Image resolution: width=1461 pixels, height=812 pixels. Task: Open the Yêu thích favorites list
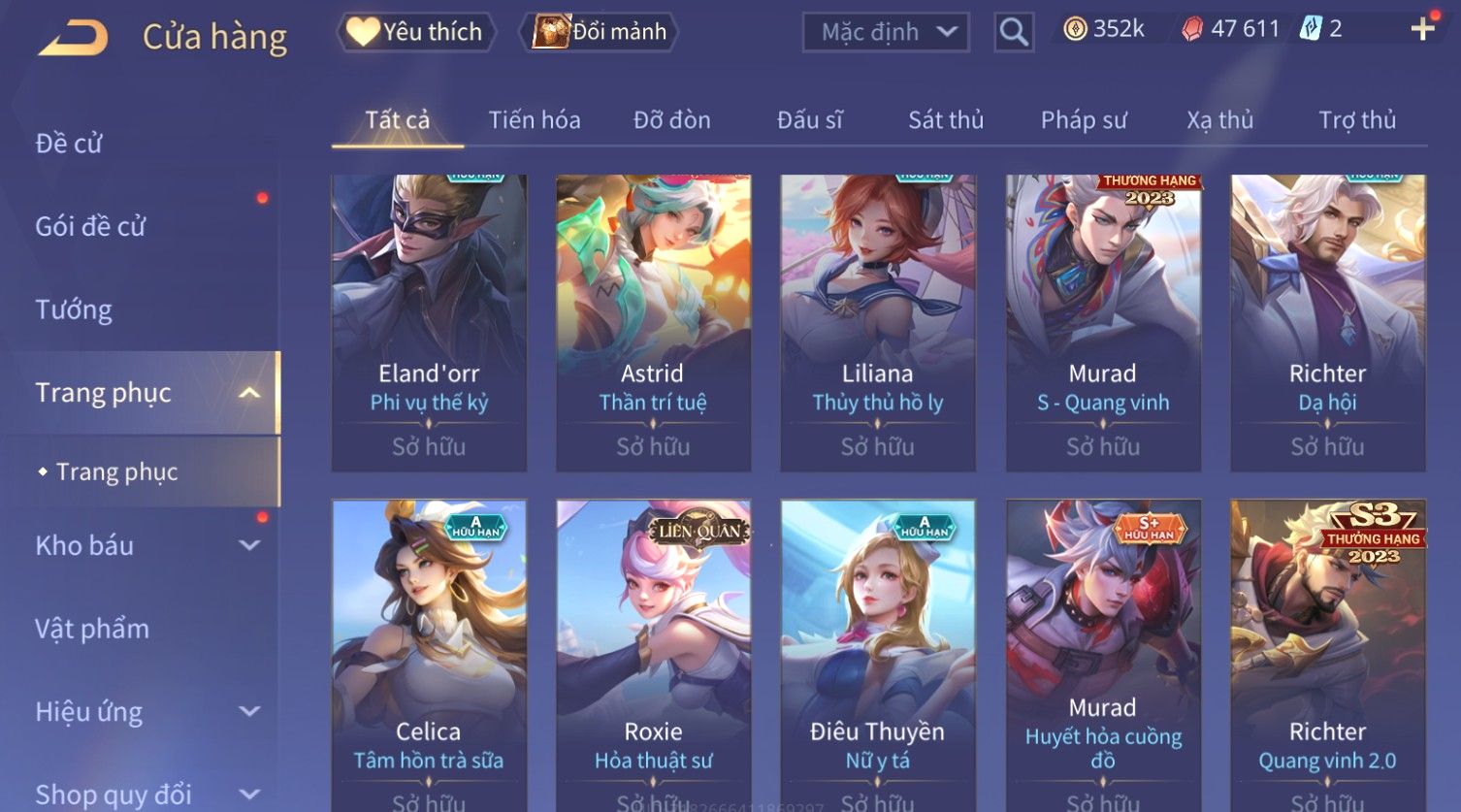pos(416,32)
